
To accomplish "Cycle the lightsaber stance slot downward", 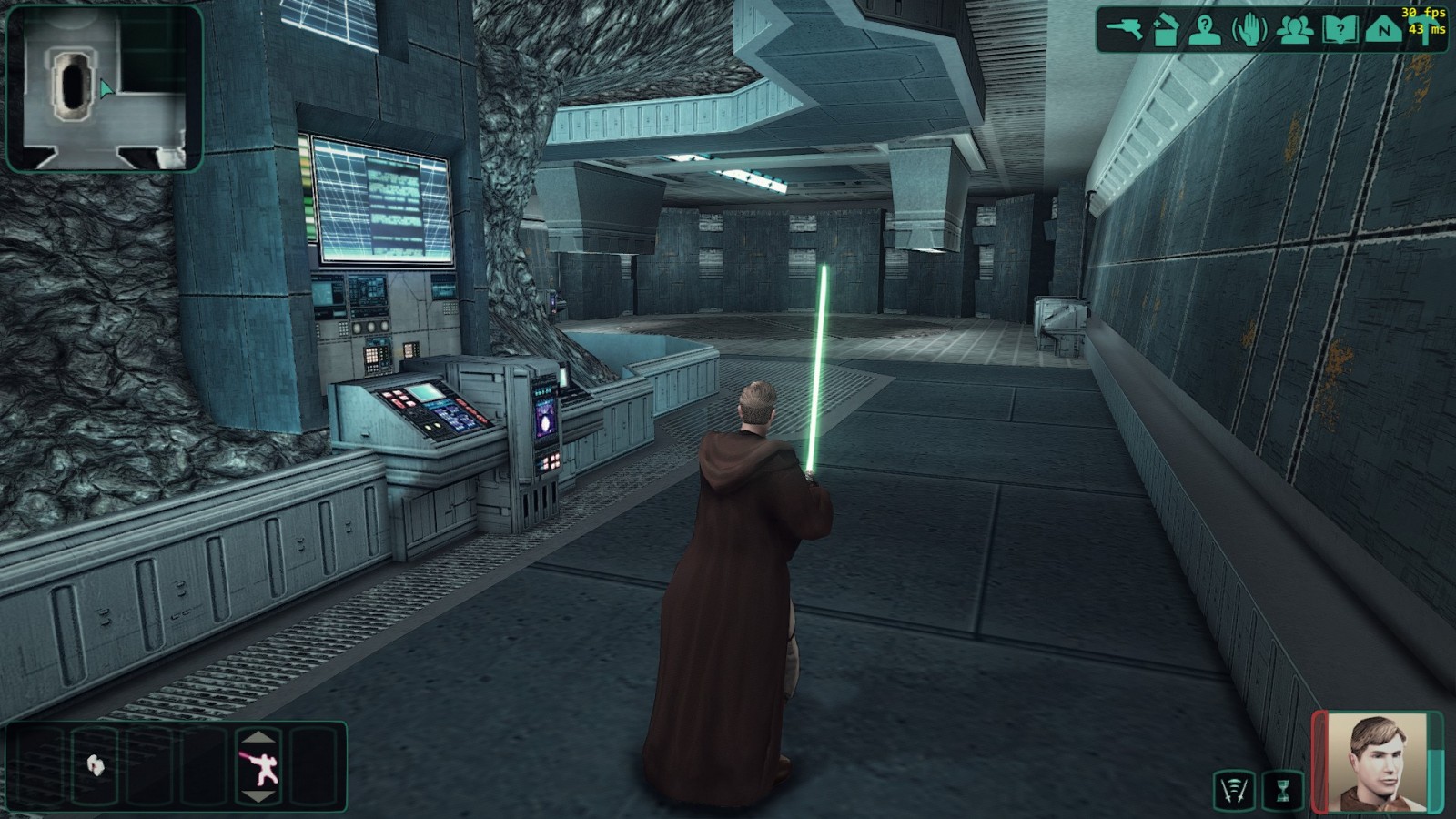I will tap(259, 797).
